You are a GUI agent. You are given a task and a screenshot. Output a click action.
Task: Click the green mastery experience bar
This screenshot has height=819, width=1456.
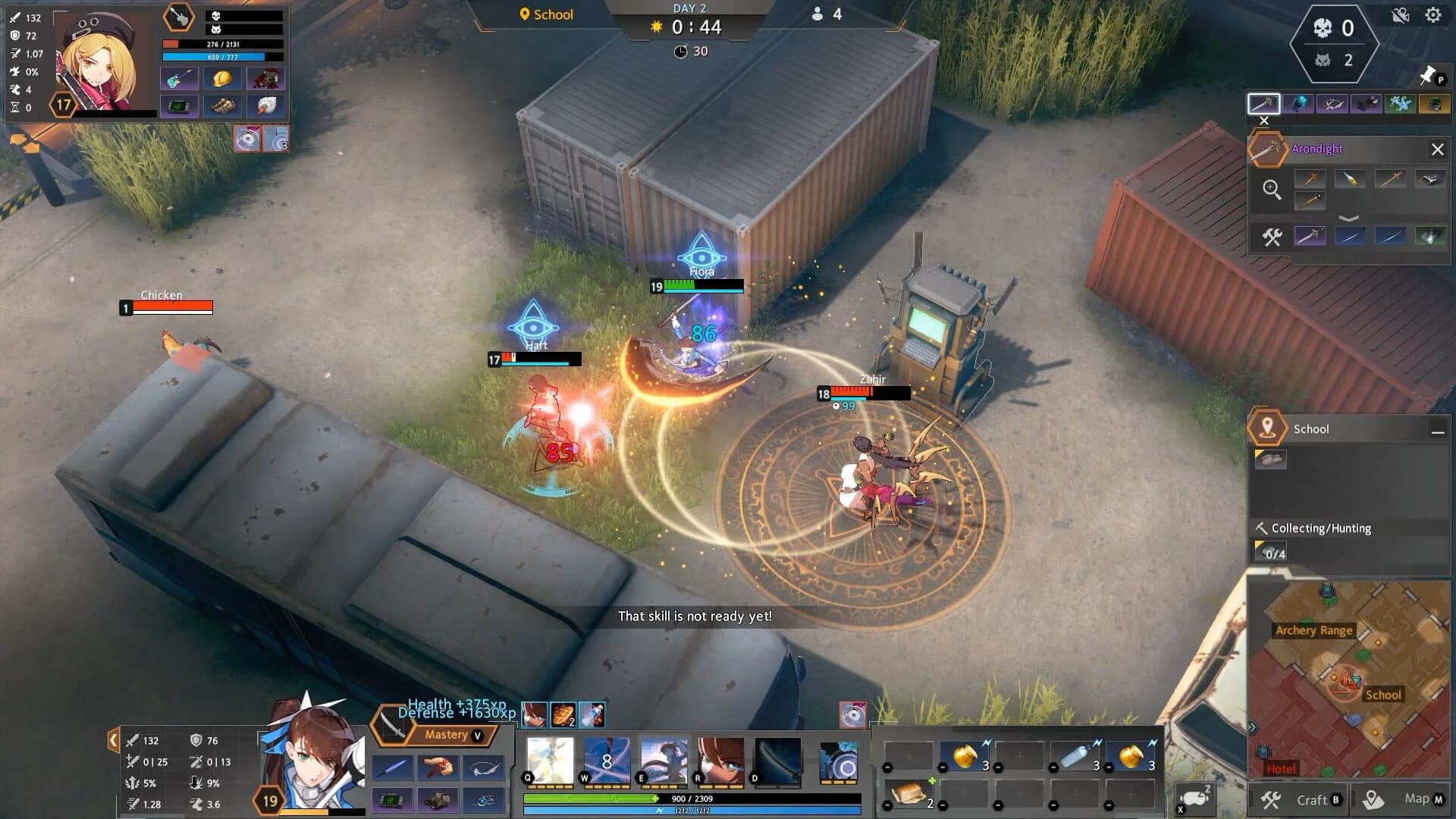pos(591,798)
